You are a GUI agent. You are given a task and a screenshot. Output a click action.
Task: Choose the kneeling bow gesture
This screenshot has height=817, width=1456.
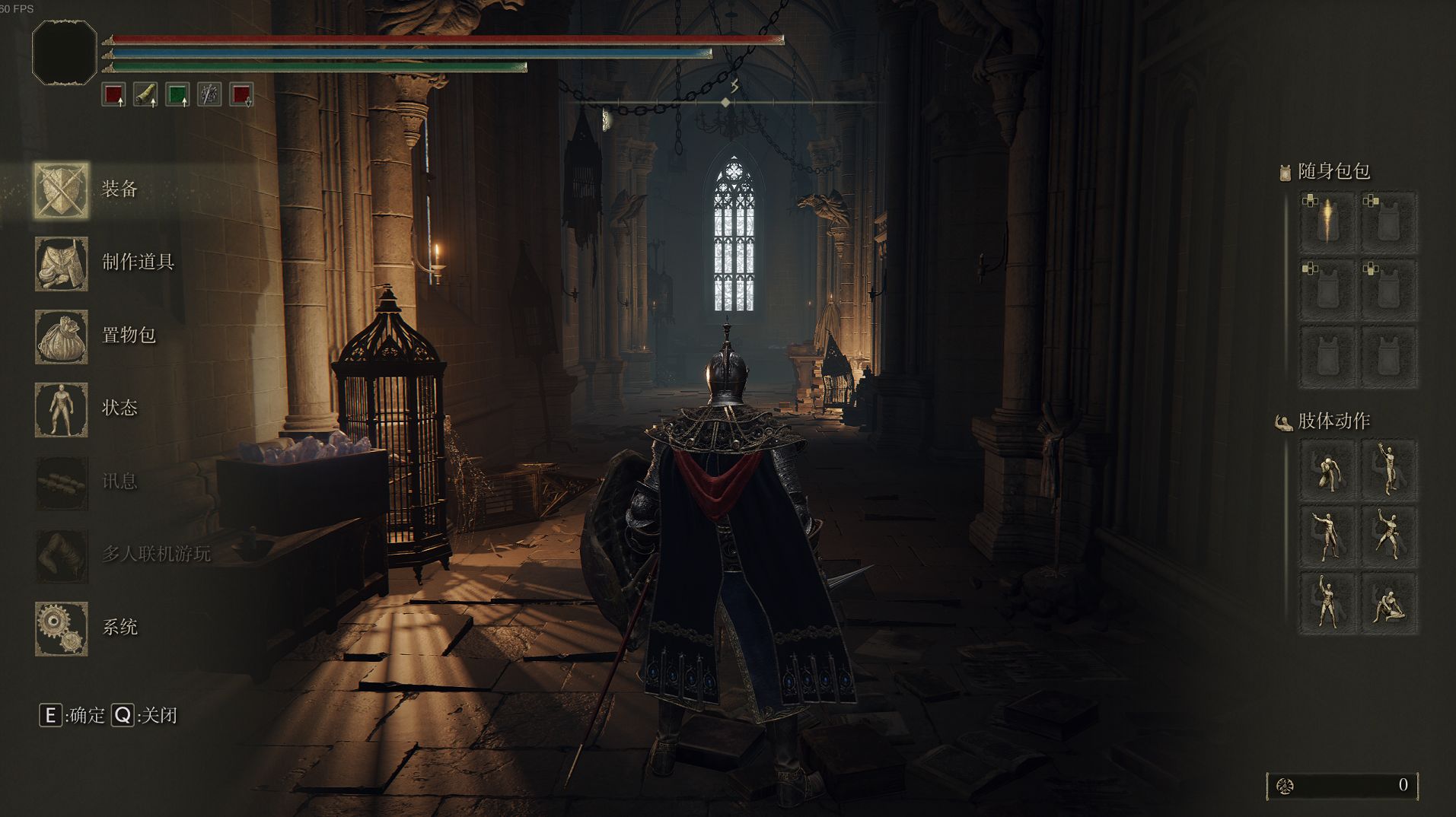pos(1328,471)
